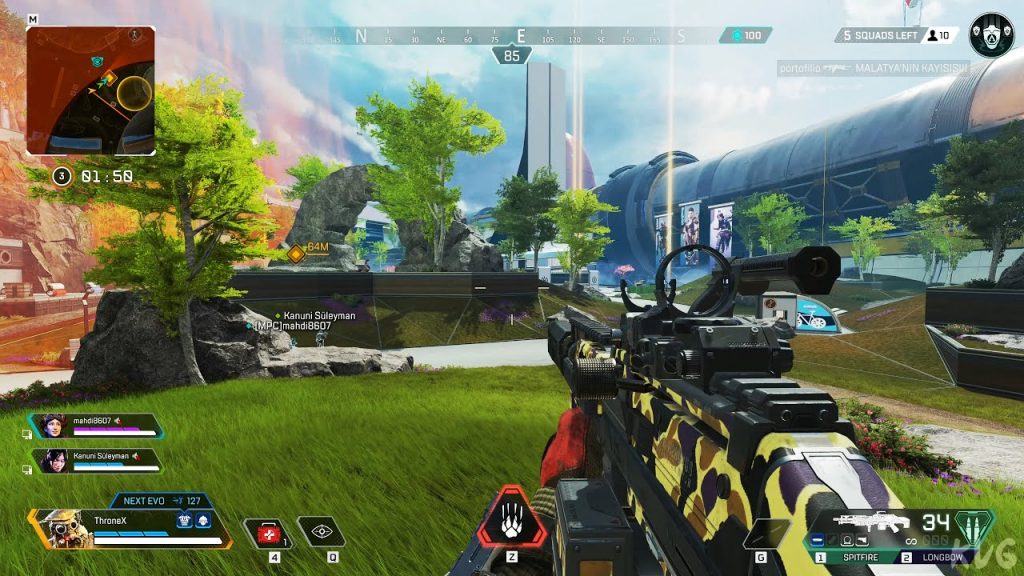The height and width of the screenshot is (576, 1024).
Task: Use the med kit health item
Action: [x=270, y=534]
